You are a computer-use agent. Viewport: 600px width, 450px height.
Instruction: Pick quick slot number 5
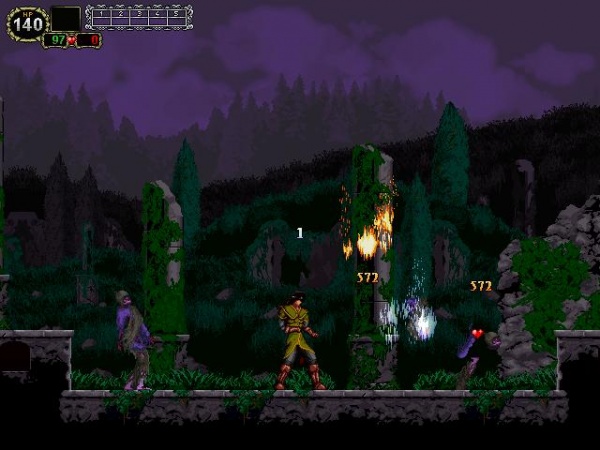click(x=177, y=17)
